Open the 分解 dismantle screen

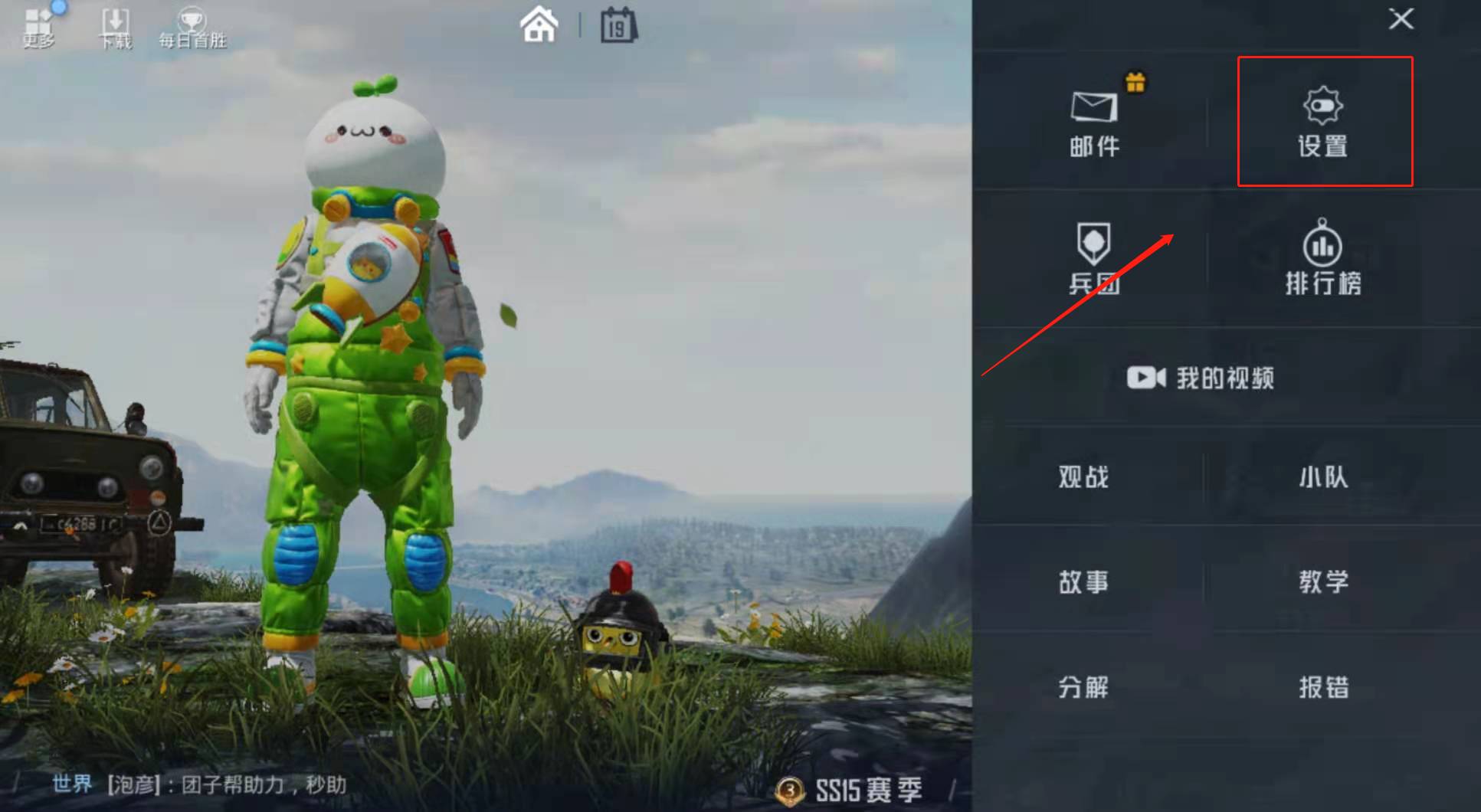1083,688
